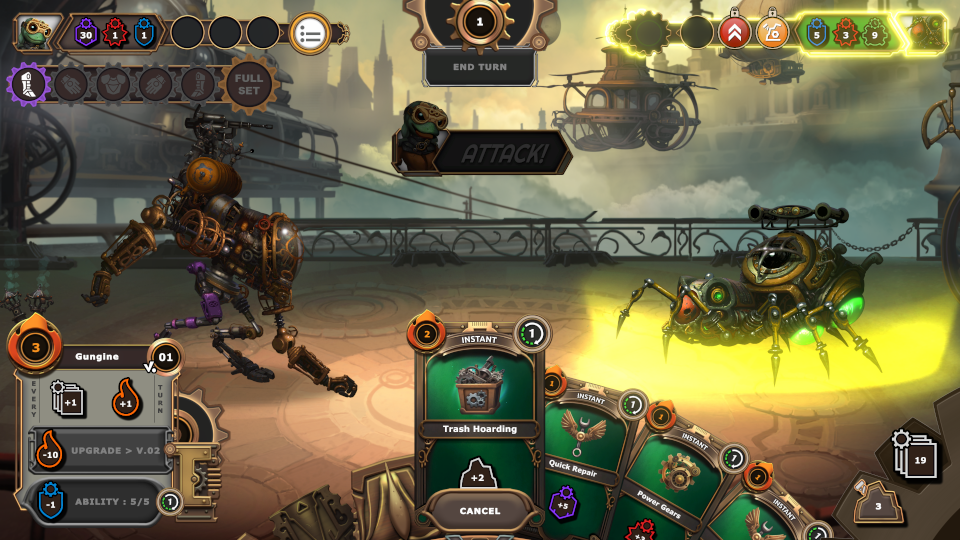Activate the Gungine ability button
Viewport: 960px width, 540px height.
pyautogui.click(x=98, y=502)
